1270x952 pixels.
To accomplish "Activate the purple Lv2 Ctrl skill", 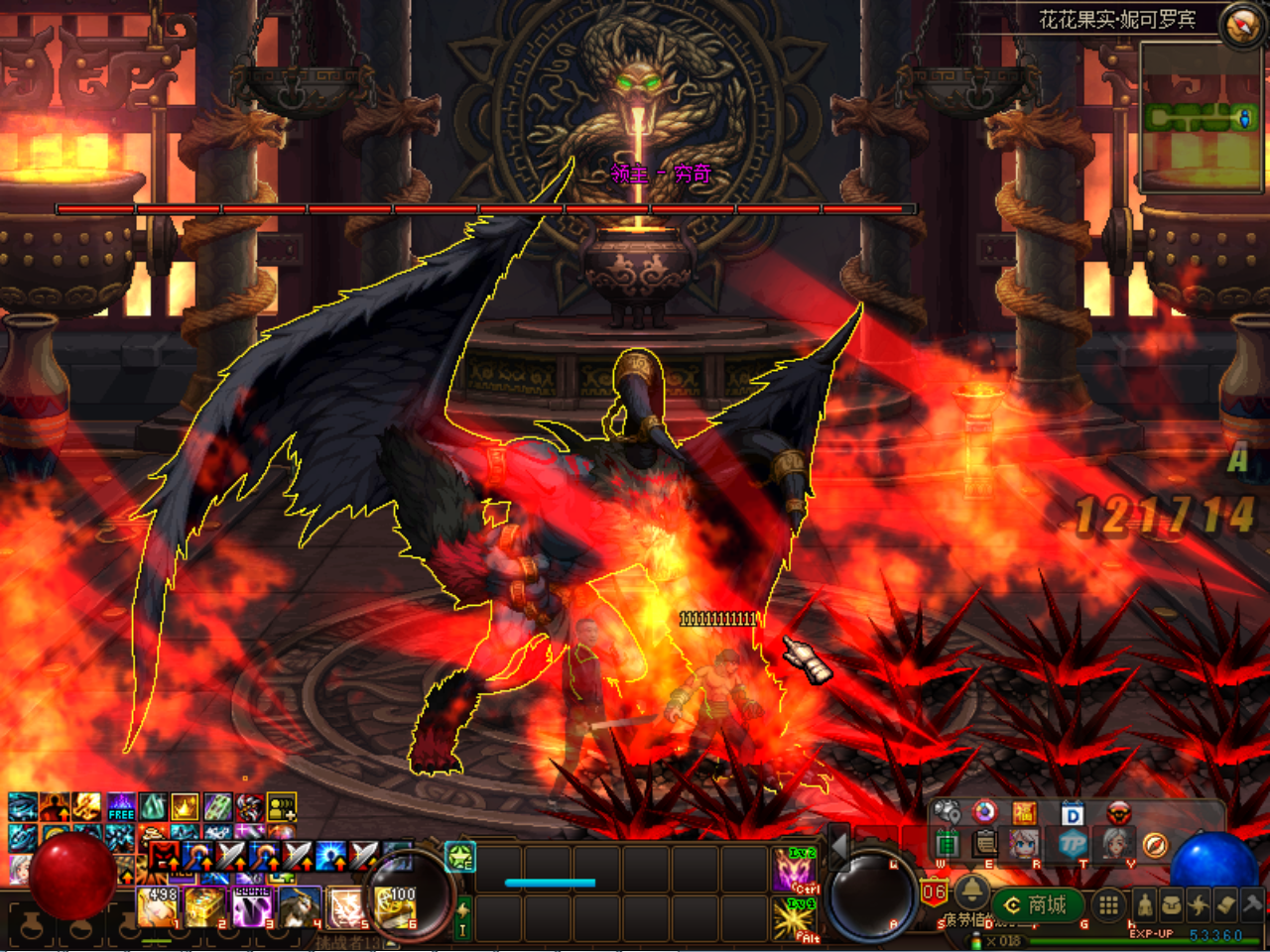I will [795, 869].
